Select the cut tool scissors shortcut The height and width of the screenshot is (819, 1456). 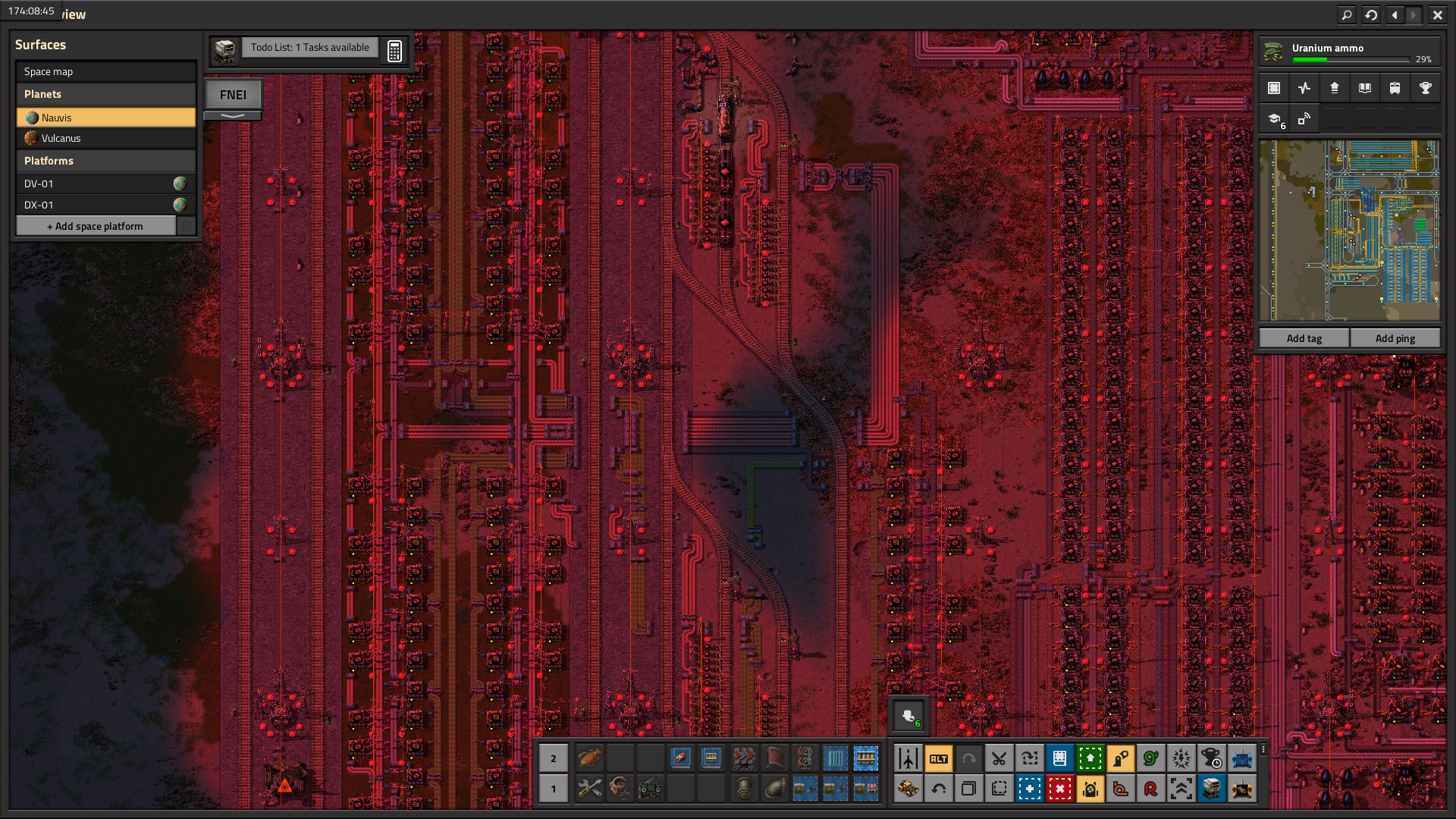tap(999, 758)
